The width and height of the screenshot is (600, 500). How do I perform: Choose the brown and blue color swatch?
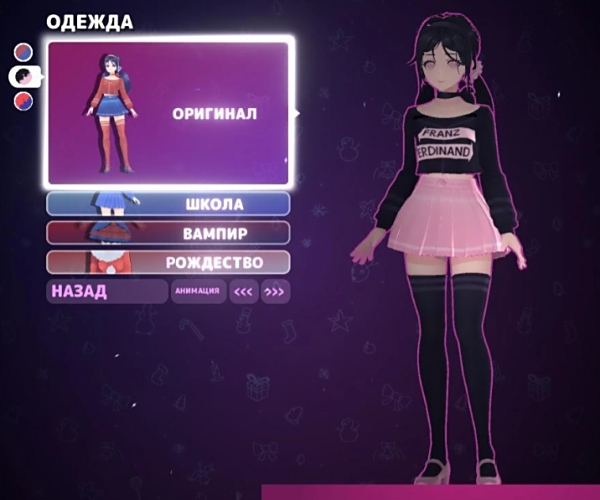click(x=23, y=52)
